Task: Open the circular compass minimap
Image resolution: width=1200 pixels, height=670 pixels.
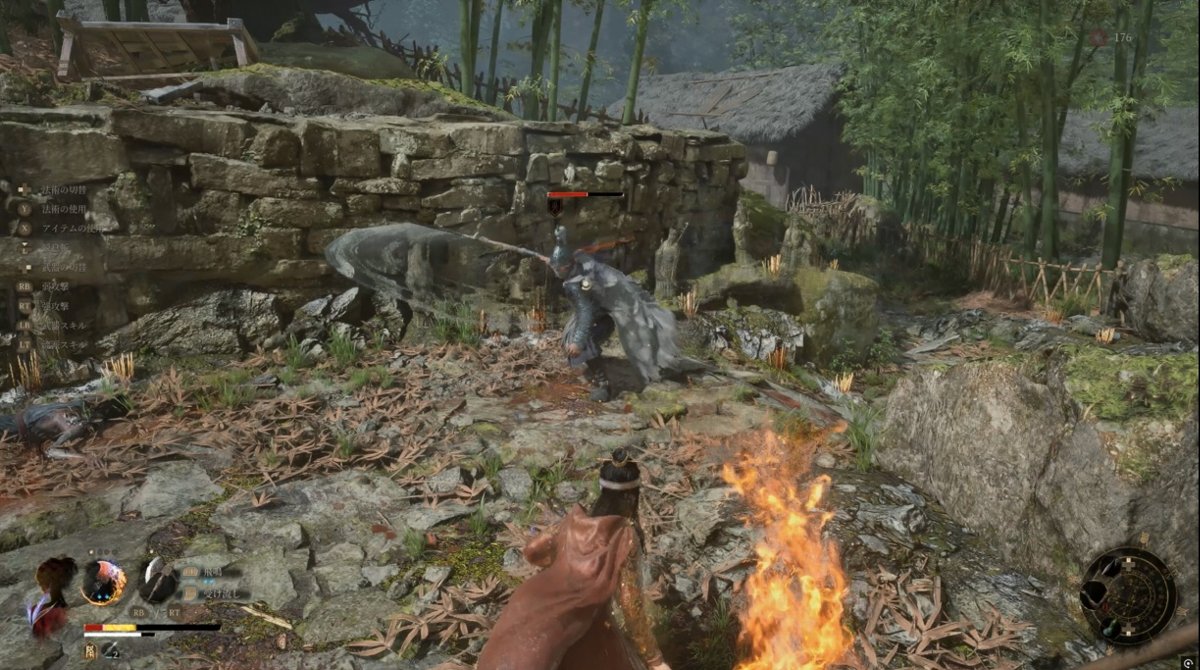Action: tap(1128, 597)
